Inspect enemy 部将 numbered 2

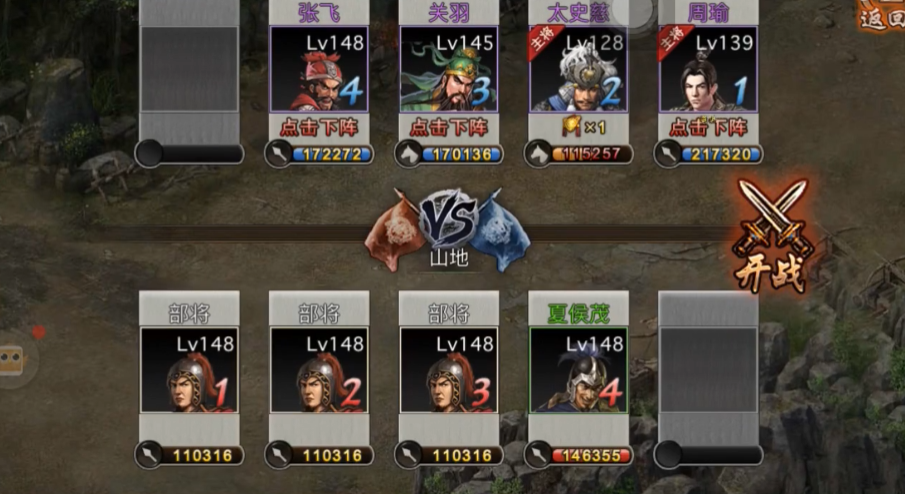point(319,370)
